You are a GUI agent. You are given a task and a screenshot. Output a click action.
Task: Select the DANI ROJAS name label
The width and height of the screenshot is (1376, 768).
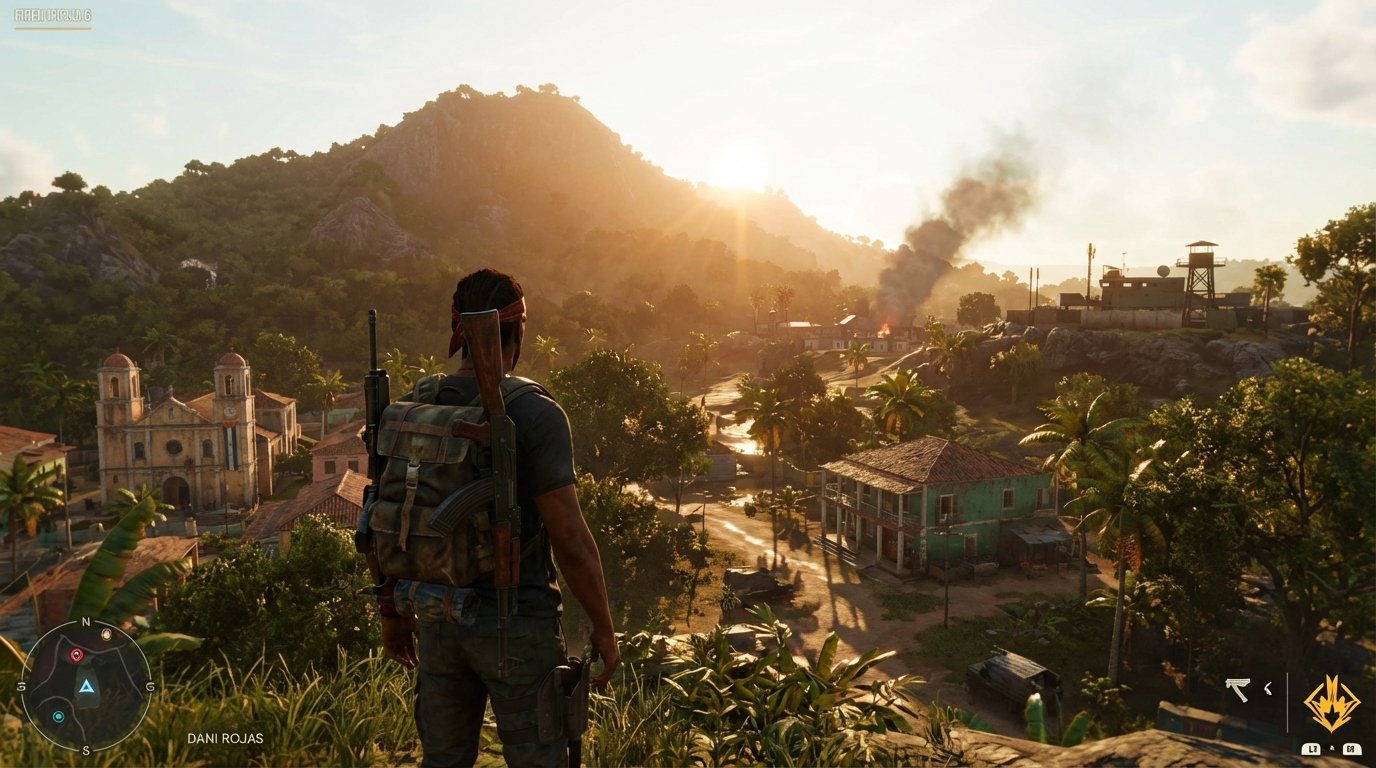click(225, 738)
